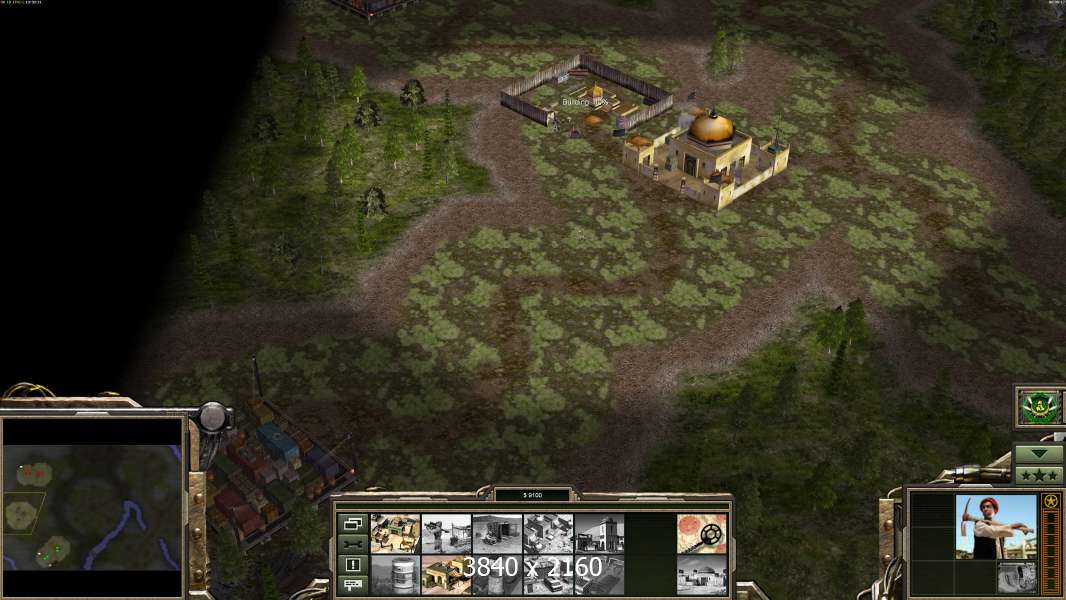Build the Supply Stash structure

pos(396,533)
